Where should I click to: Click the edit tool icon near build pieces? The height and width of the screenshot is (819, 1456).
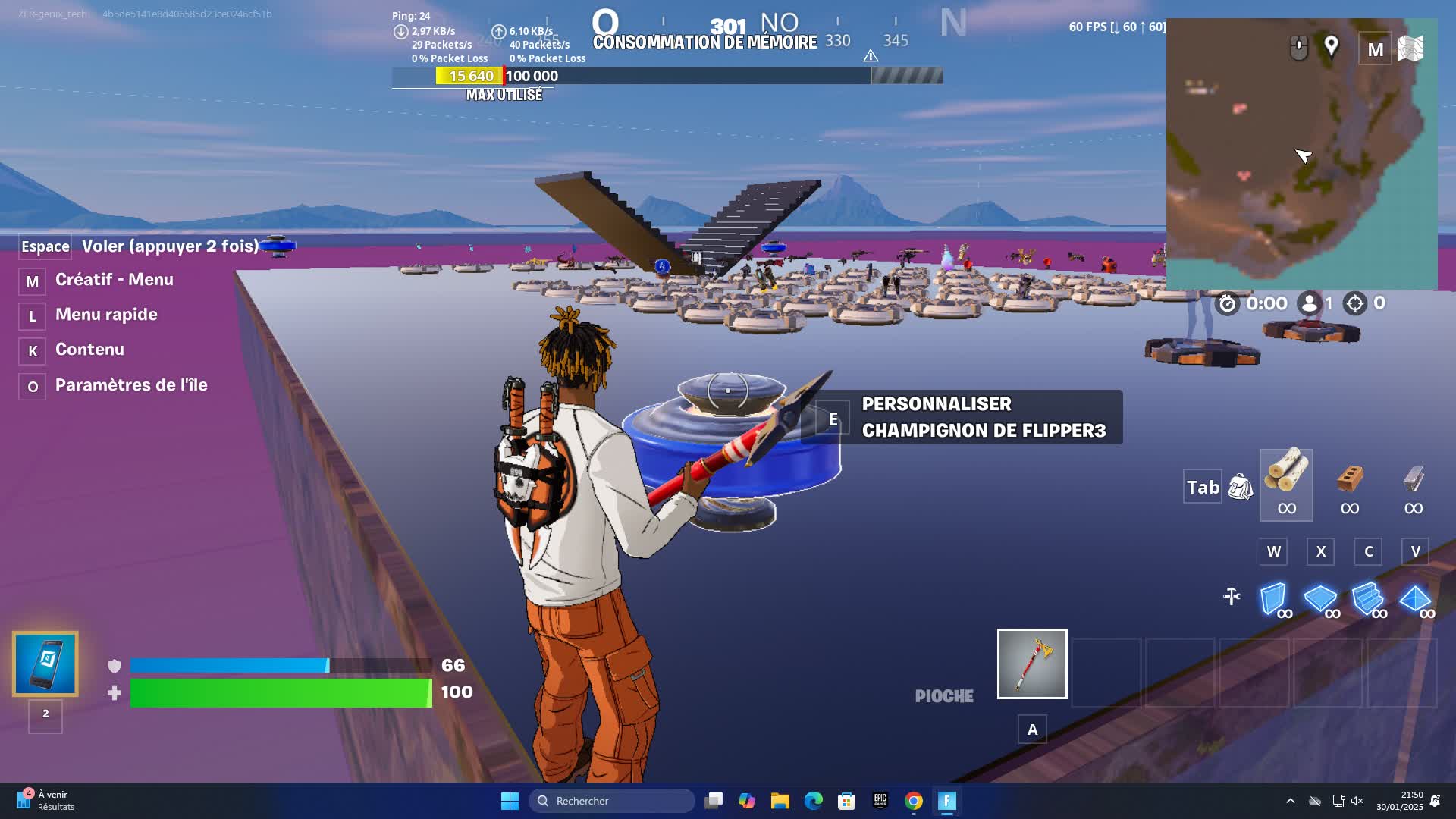coord(1231,597)
